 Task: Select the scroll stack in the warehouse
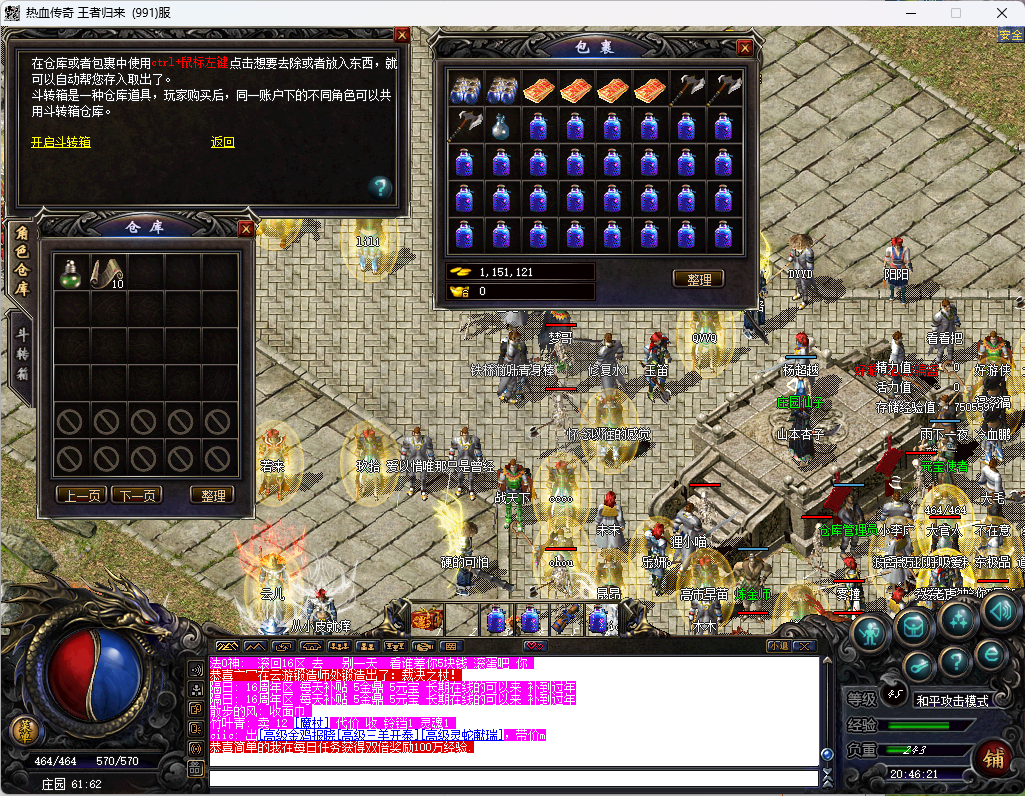[x=108, y=272]
